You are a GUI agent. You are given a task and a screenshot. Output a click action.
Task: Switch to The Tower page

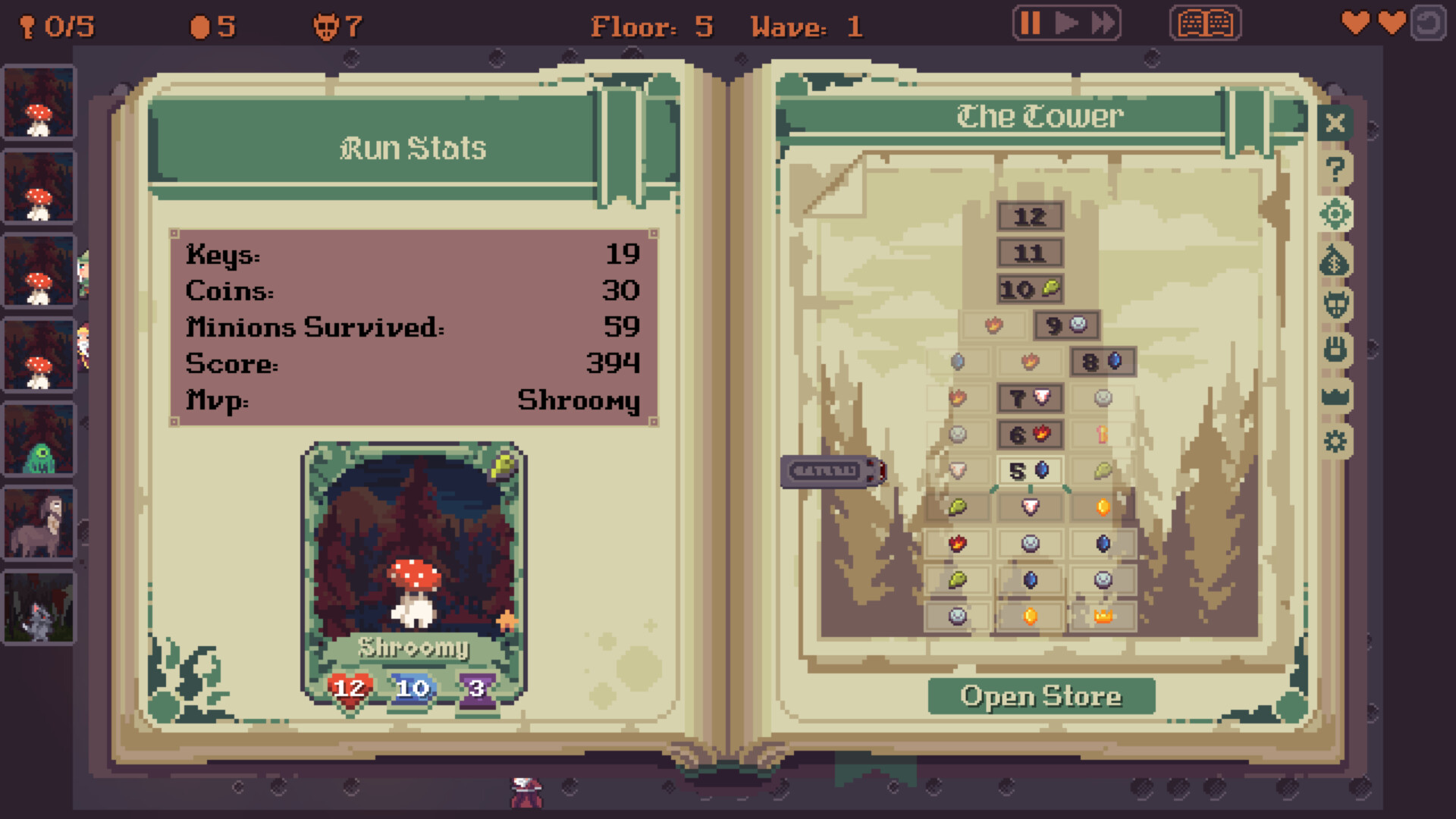tap(1037, 117)
